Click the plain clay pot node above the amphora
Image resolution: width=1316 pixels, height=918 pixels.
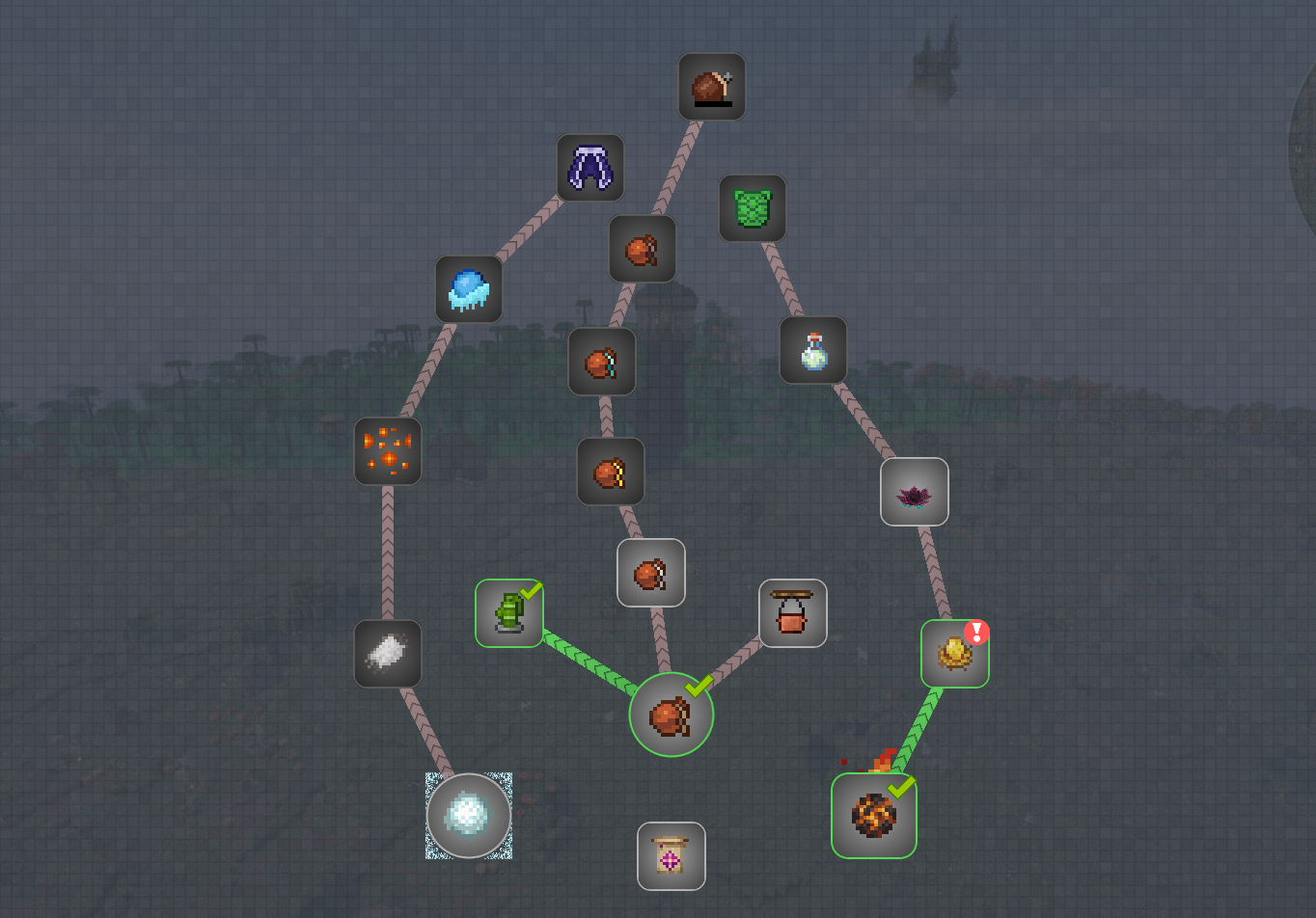(x=651, y=572)
